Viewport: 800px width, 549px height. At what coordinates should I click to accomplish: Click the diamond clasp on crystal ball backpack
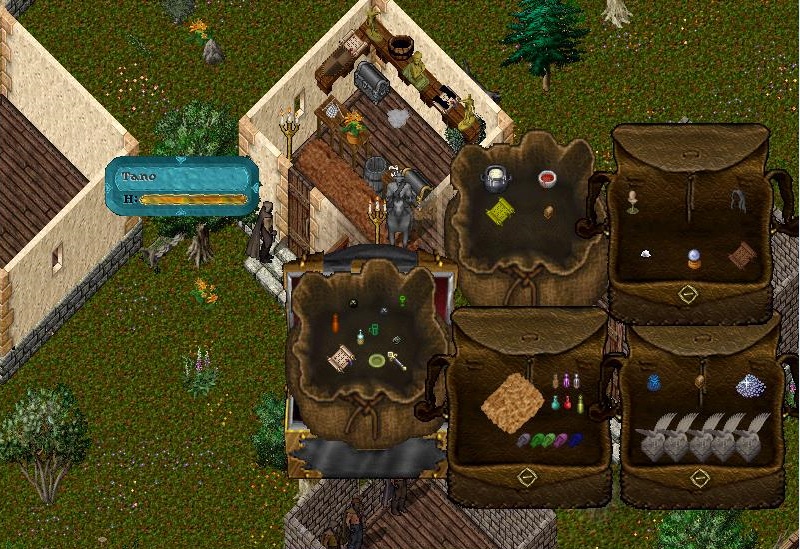click(687, 295)
